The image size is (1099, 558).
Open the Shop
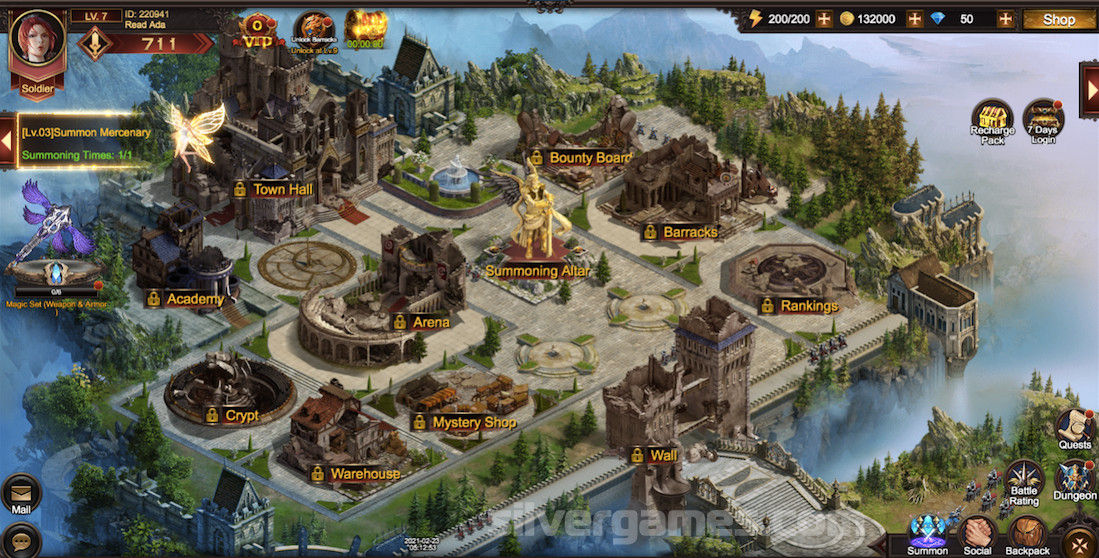pos(1059,19)
